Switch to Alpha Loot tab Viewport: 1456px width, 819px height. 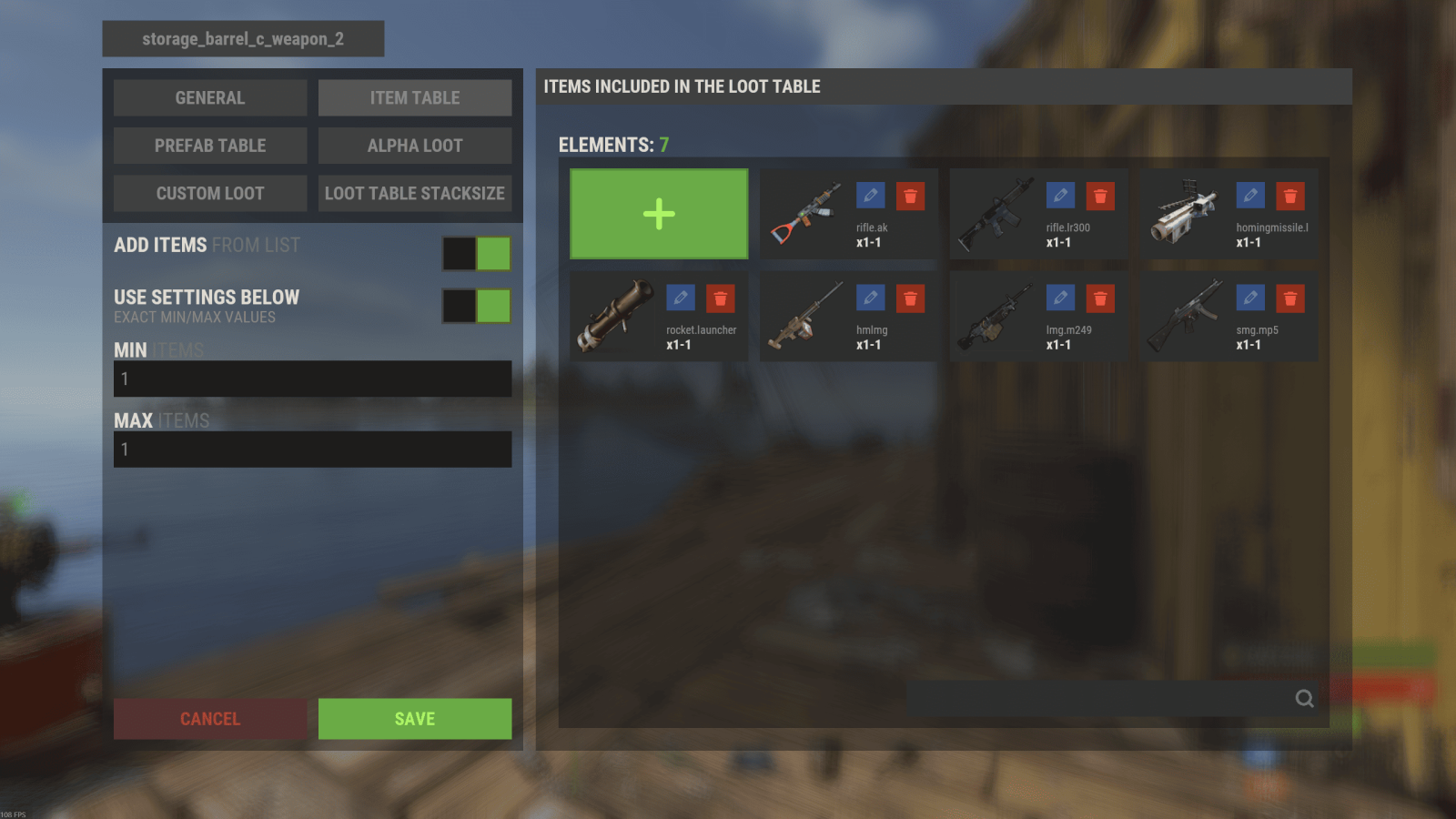tap(415, 146)
